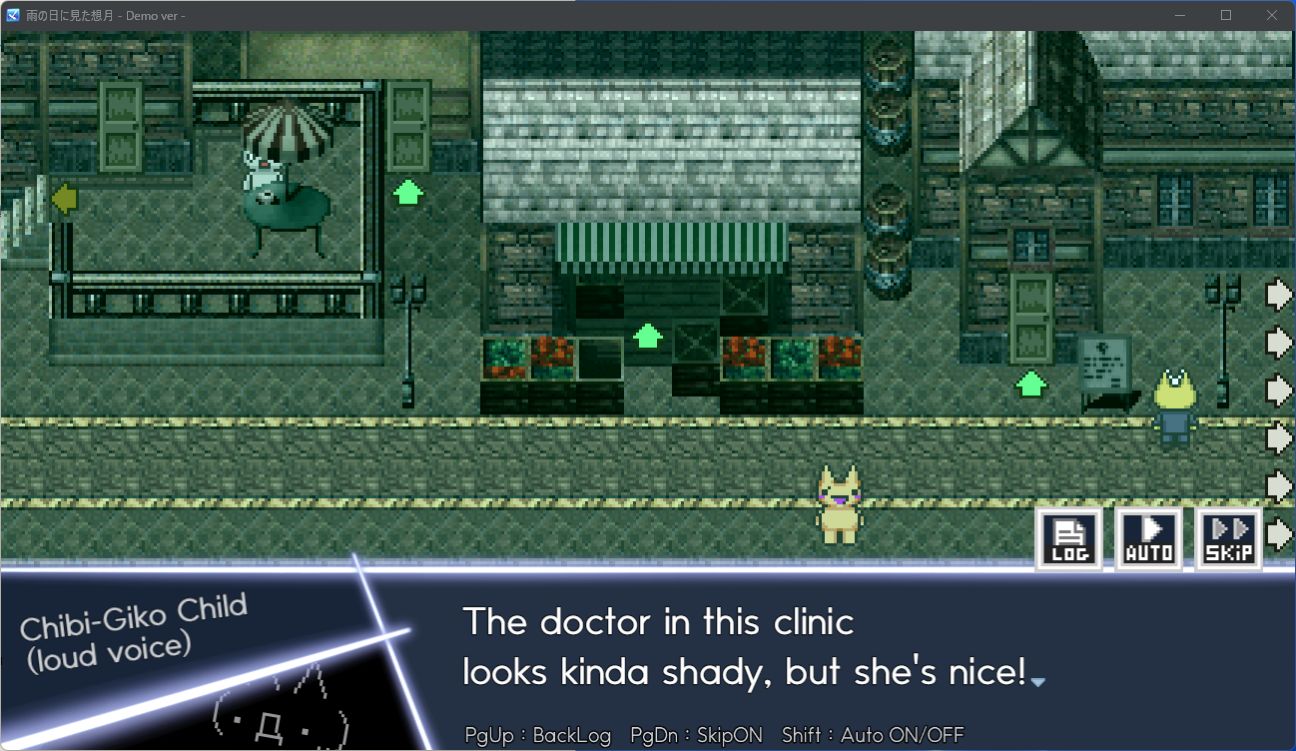Toggle AUTO dialogue advance

1149,539
